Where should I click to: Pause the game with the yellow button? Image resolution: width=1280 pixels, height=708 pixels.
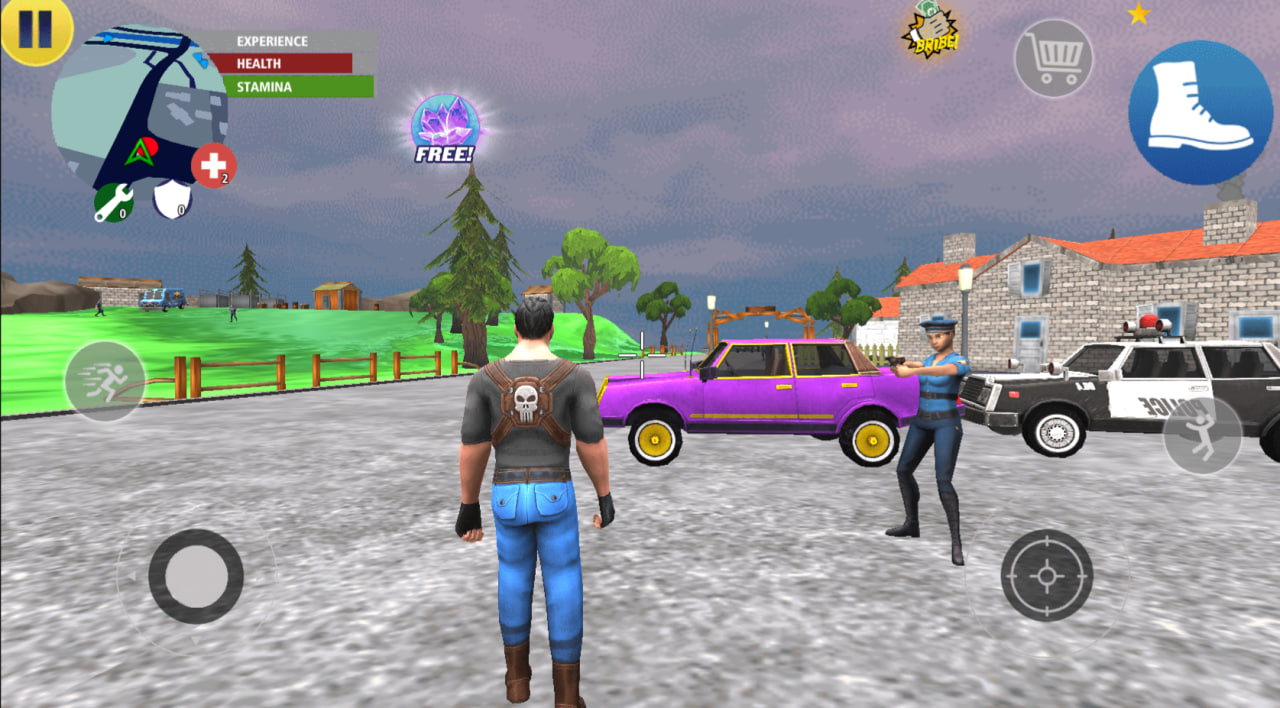tap(34, 29)
